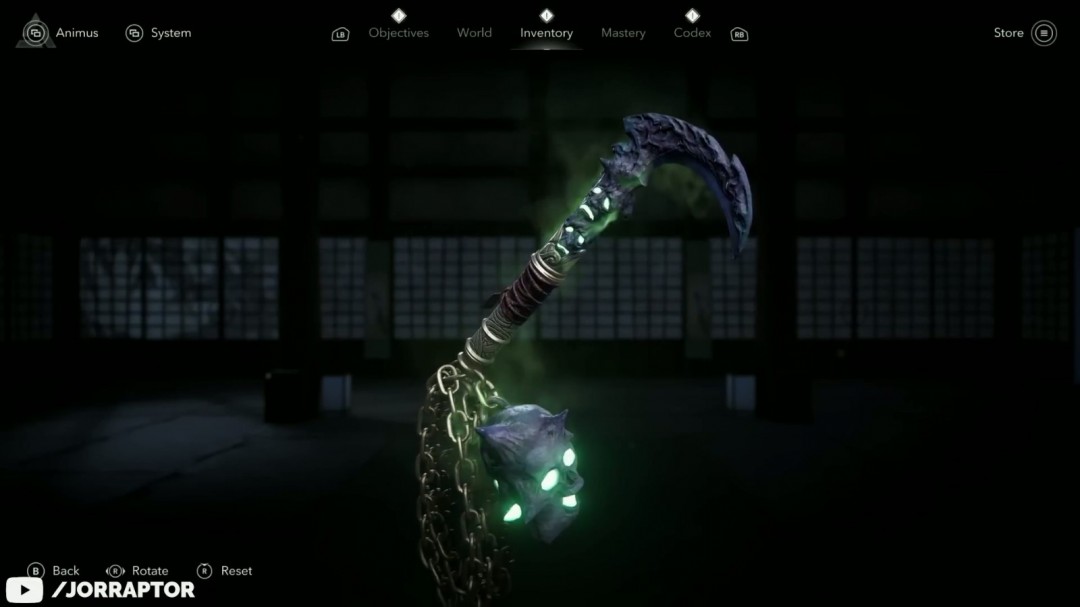1080x607 pixels.
Task: Go to the Mastery tab
Action: 623,33
